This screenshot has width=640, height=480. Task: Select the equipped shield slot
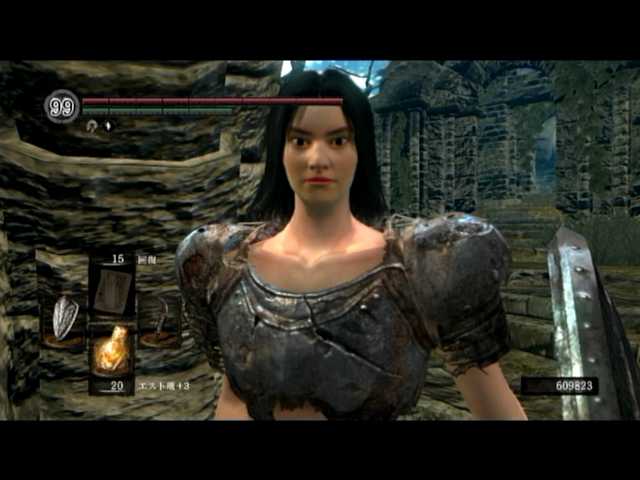point(66,320)
